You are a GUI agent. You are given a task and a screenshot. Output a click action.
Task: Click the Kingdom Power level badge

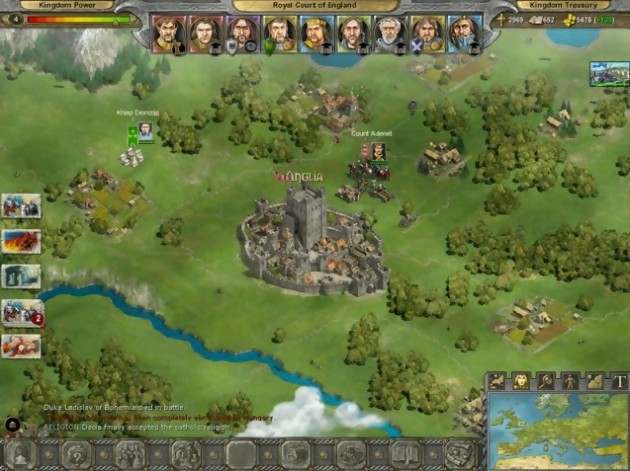point(16,19)
